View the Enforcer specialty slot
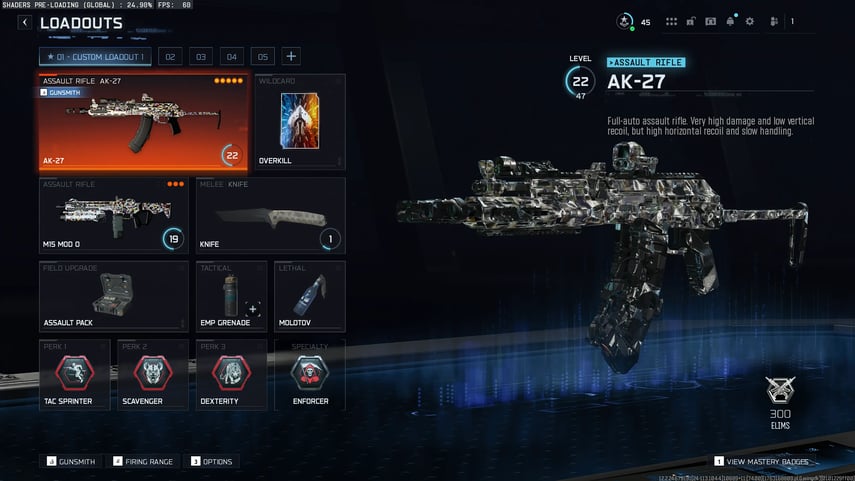This screenshot has height=481, width=855. (x=310, y=375)
